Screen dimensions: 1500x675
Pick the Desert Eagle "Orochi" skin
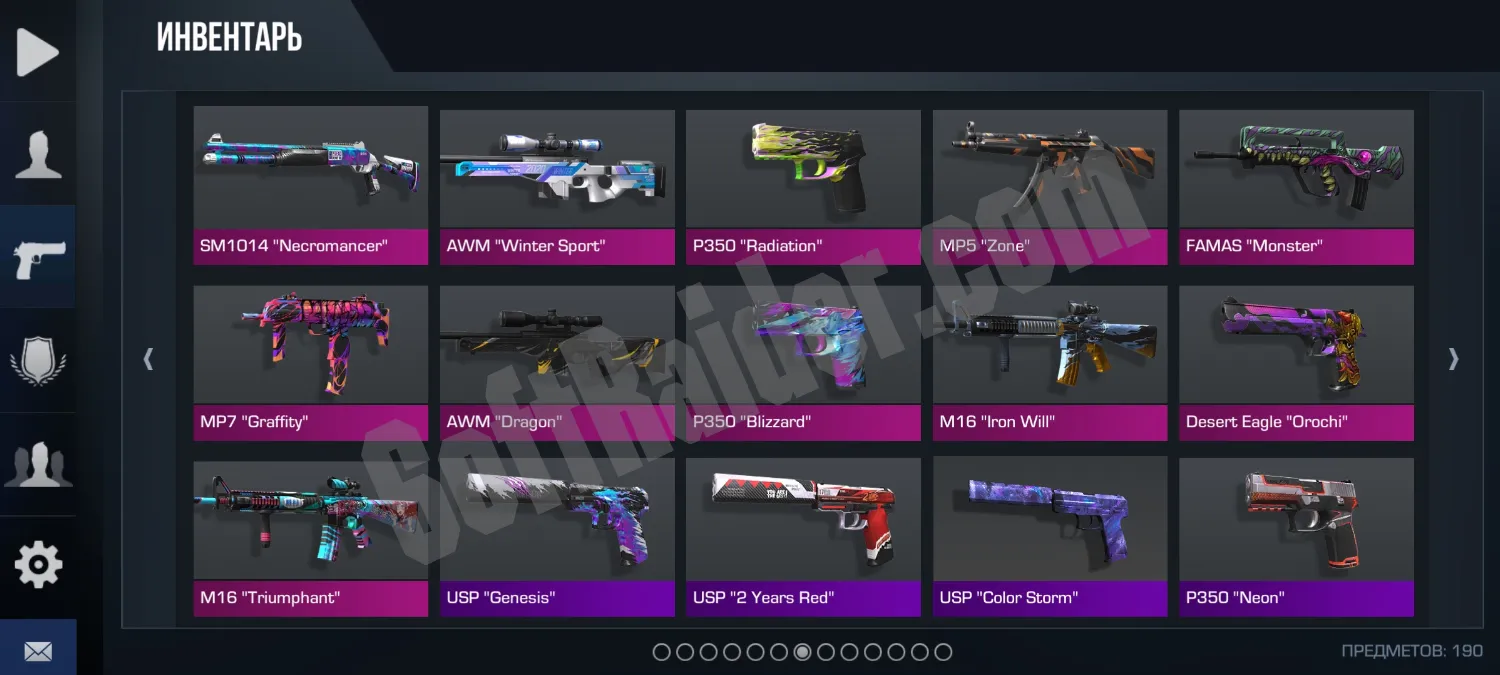coord(1296,362)
